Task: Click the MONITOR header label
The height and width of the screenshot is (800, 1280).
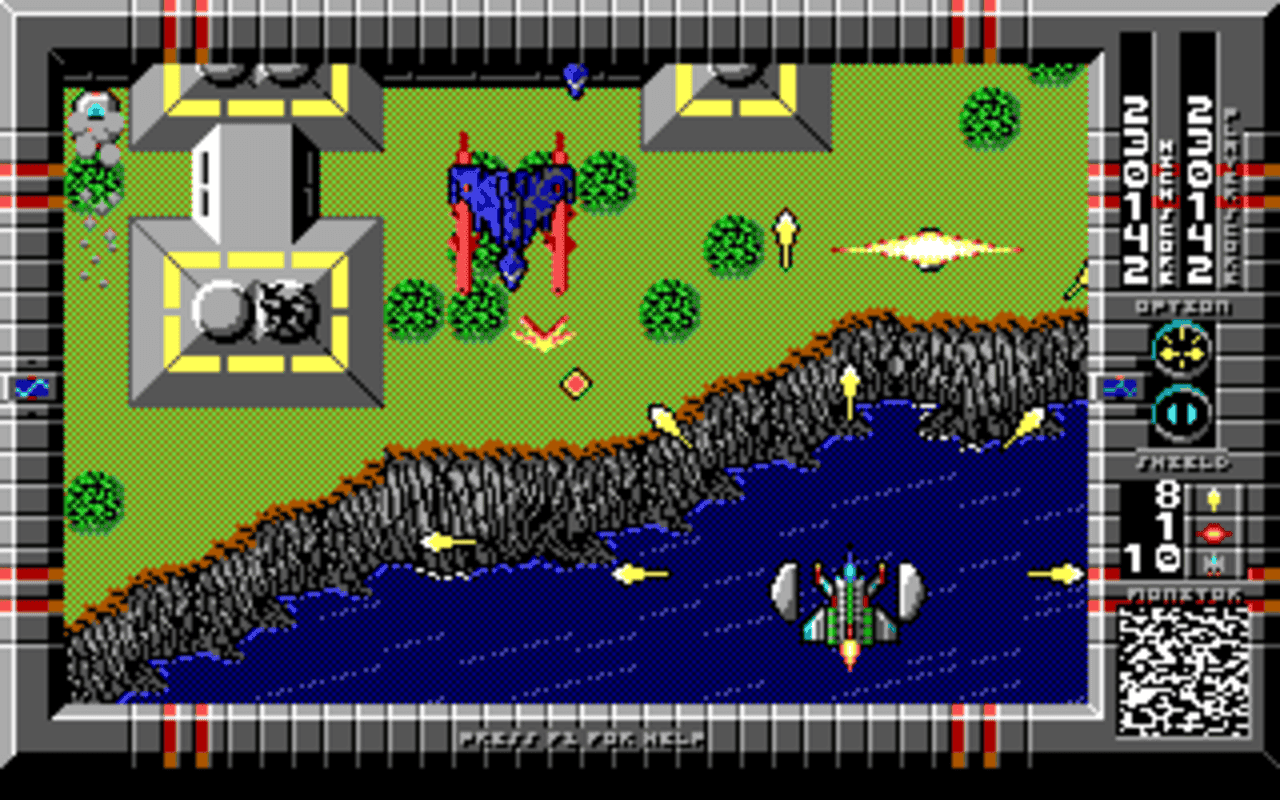Action: (1182, 591)
